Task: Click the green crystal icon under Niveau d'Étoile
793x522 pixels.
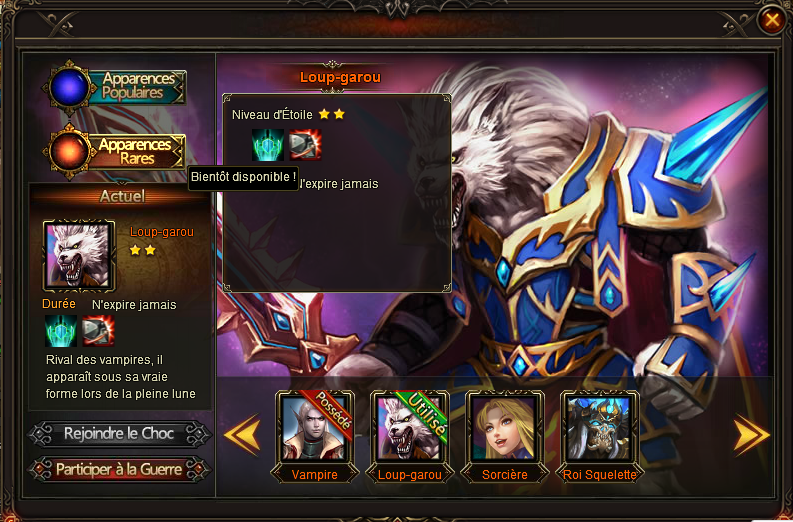Action: [268, 145]
